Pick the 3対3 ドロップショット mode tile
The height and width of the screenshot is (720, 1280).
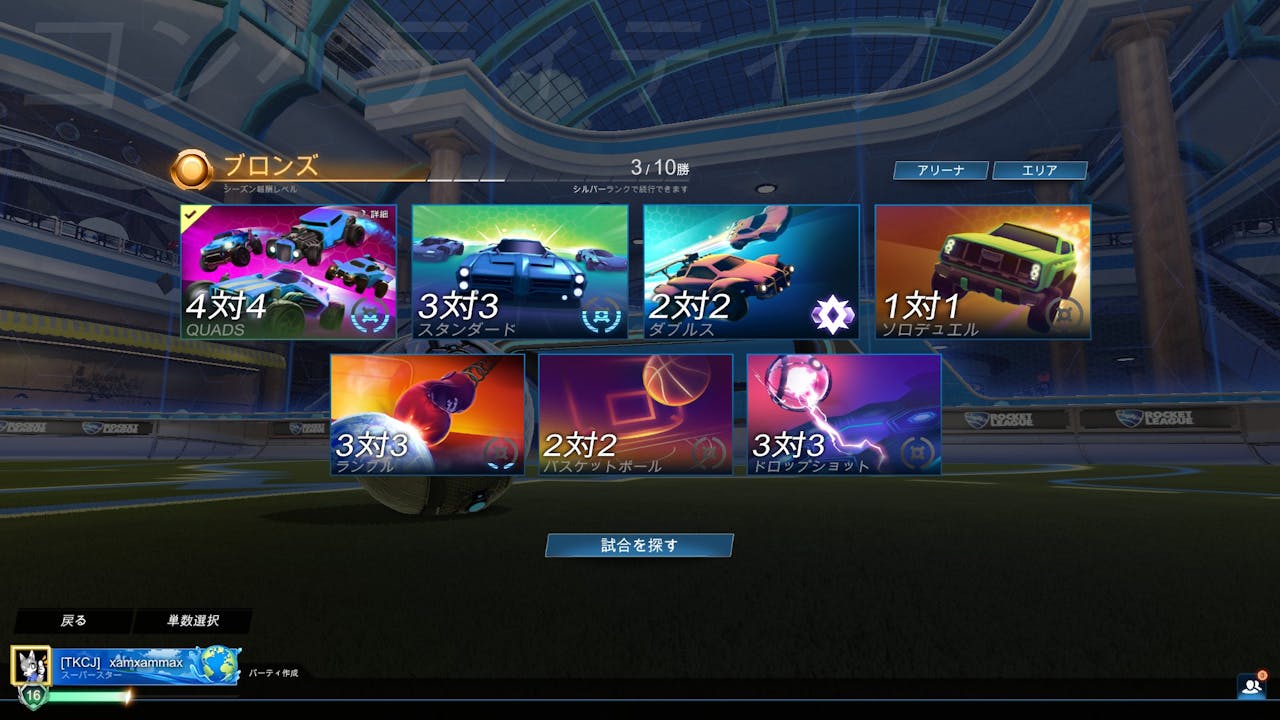[843, 414]
